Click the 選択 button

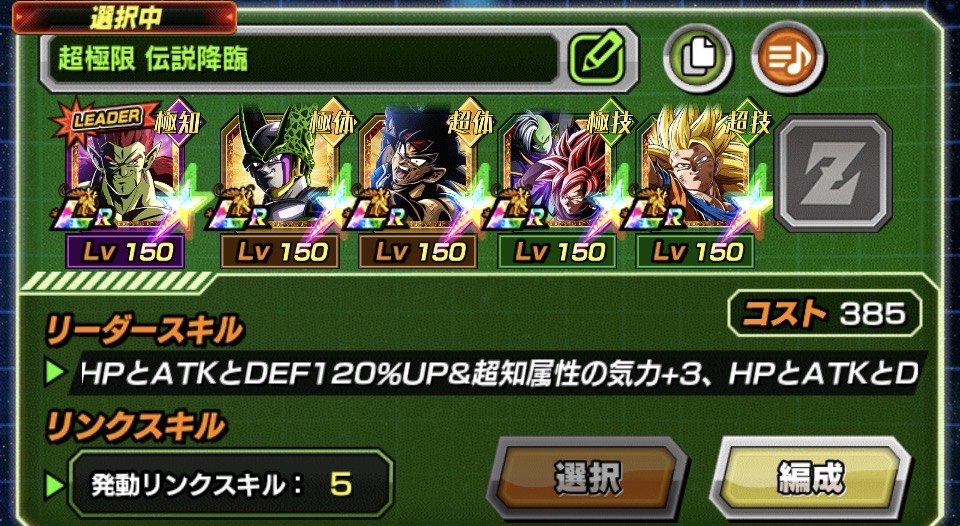click(x=589, y=478)
